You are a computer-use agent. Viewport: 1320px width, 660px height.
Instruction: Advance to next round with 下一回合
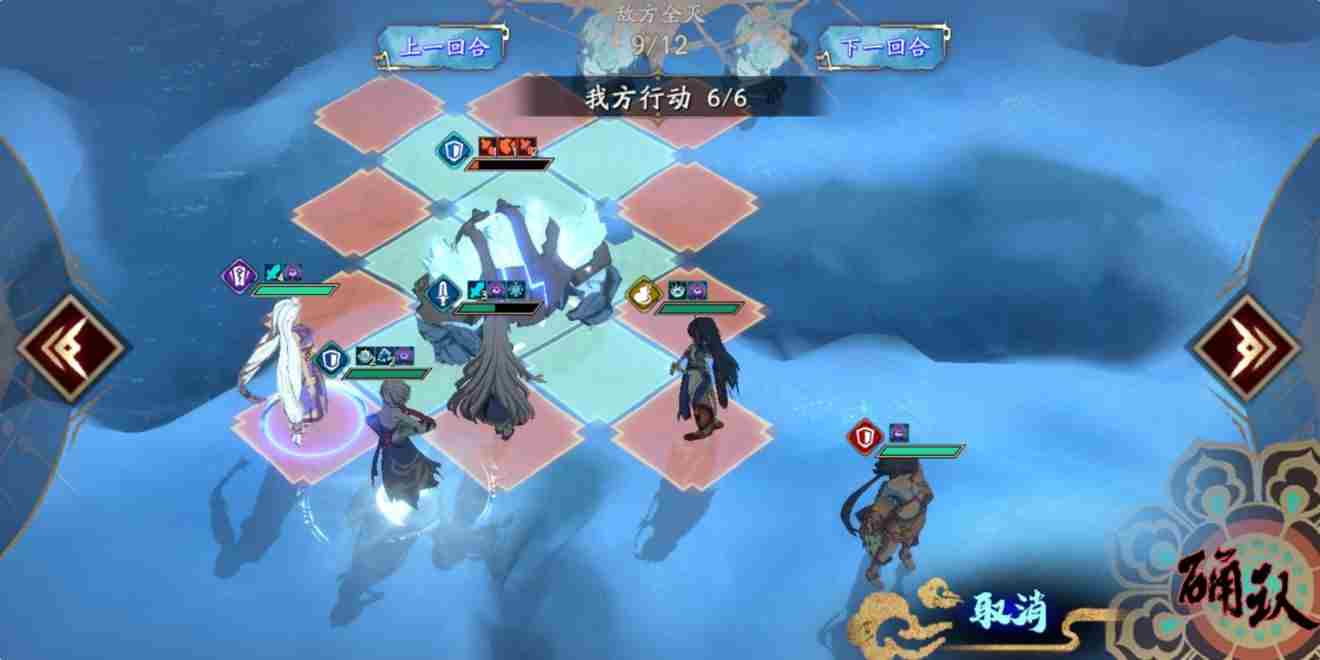pyautogui.click(x=885, y=47)
